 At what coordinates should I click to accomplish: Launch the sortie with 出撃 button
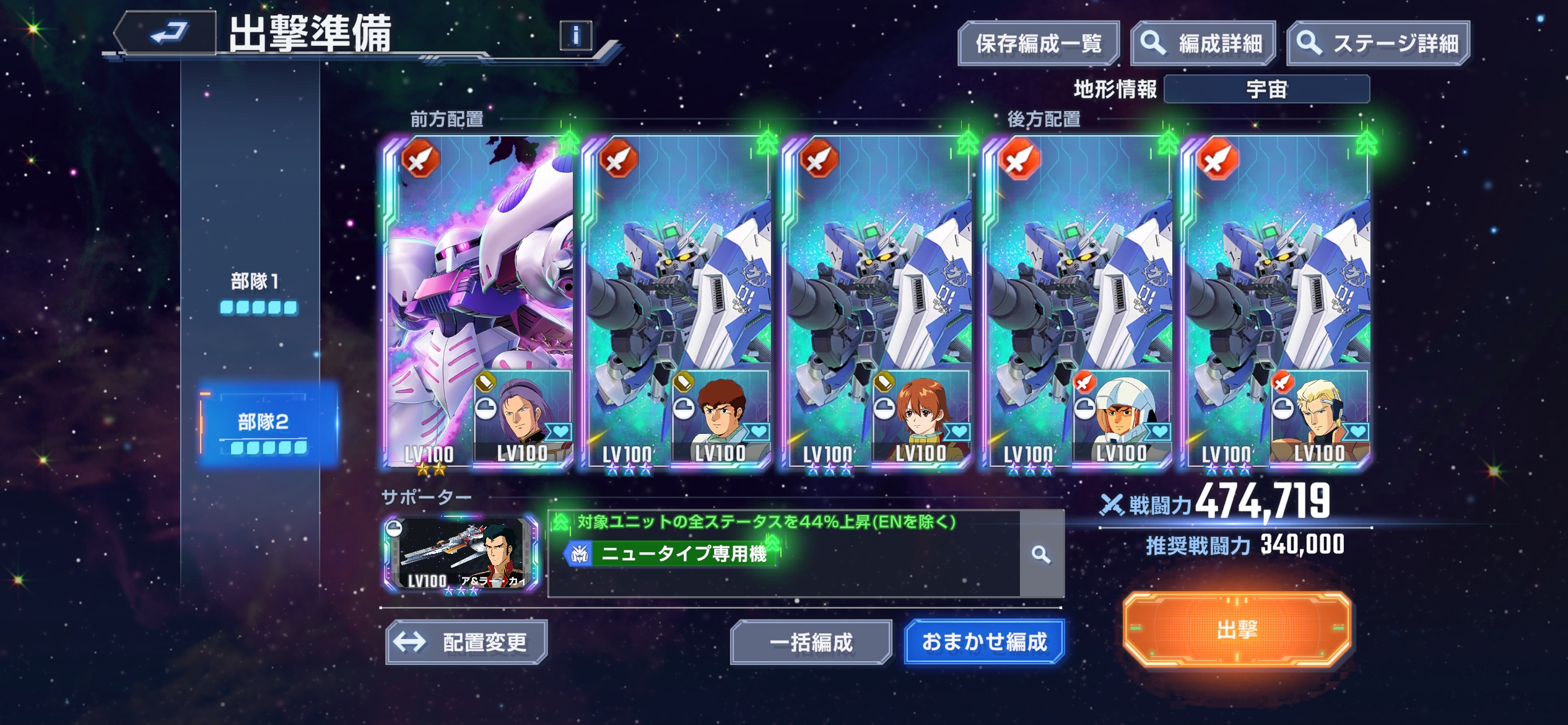(x=1237, y=630)
